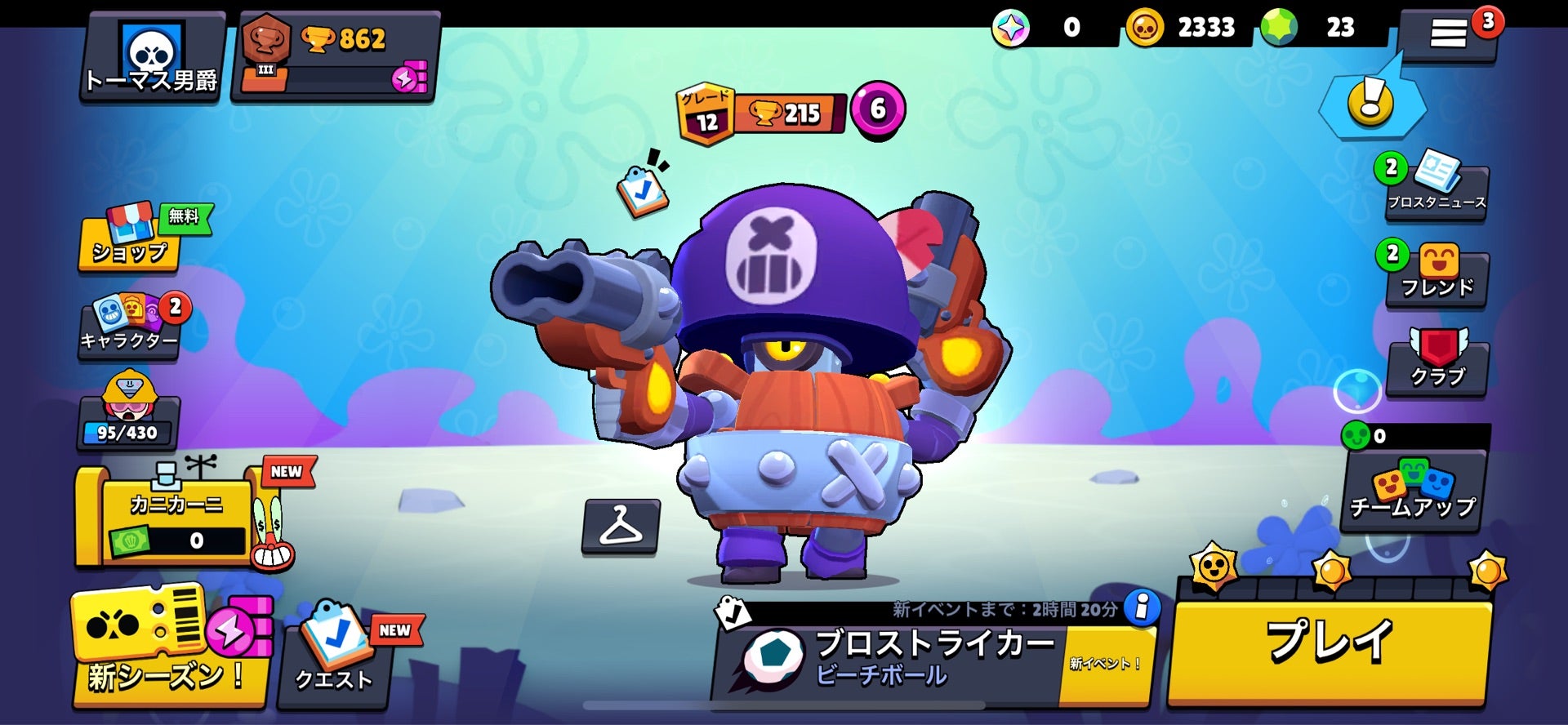This screenshot has height=725, width=1568.
Task: Open the hamburger main menu
Action: [1448, 34]
